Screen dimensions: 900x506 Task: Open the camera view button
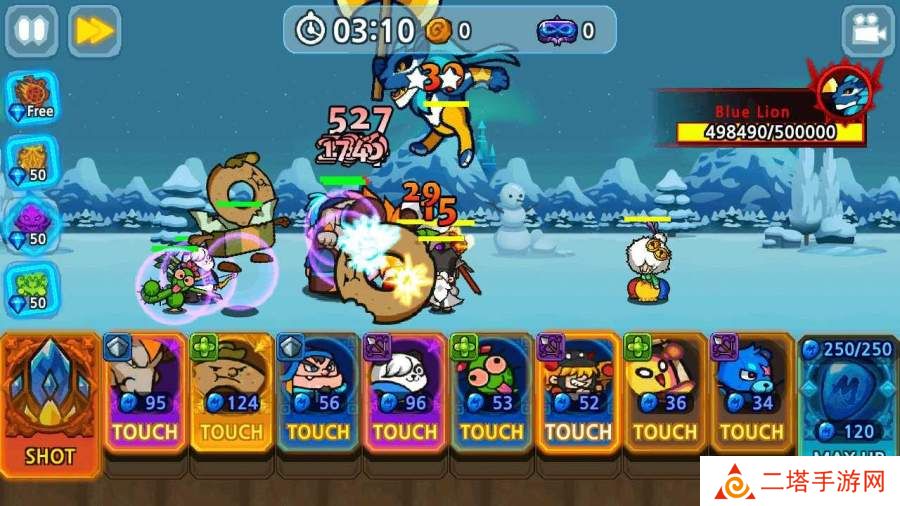(x=867, y=31)
